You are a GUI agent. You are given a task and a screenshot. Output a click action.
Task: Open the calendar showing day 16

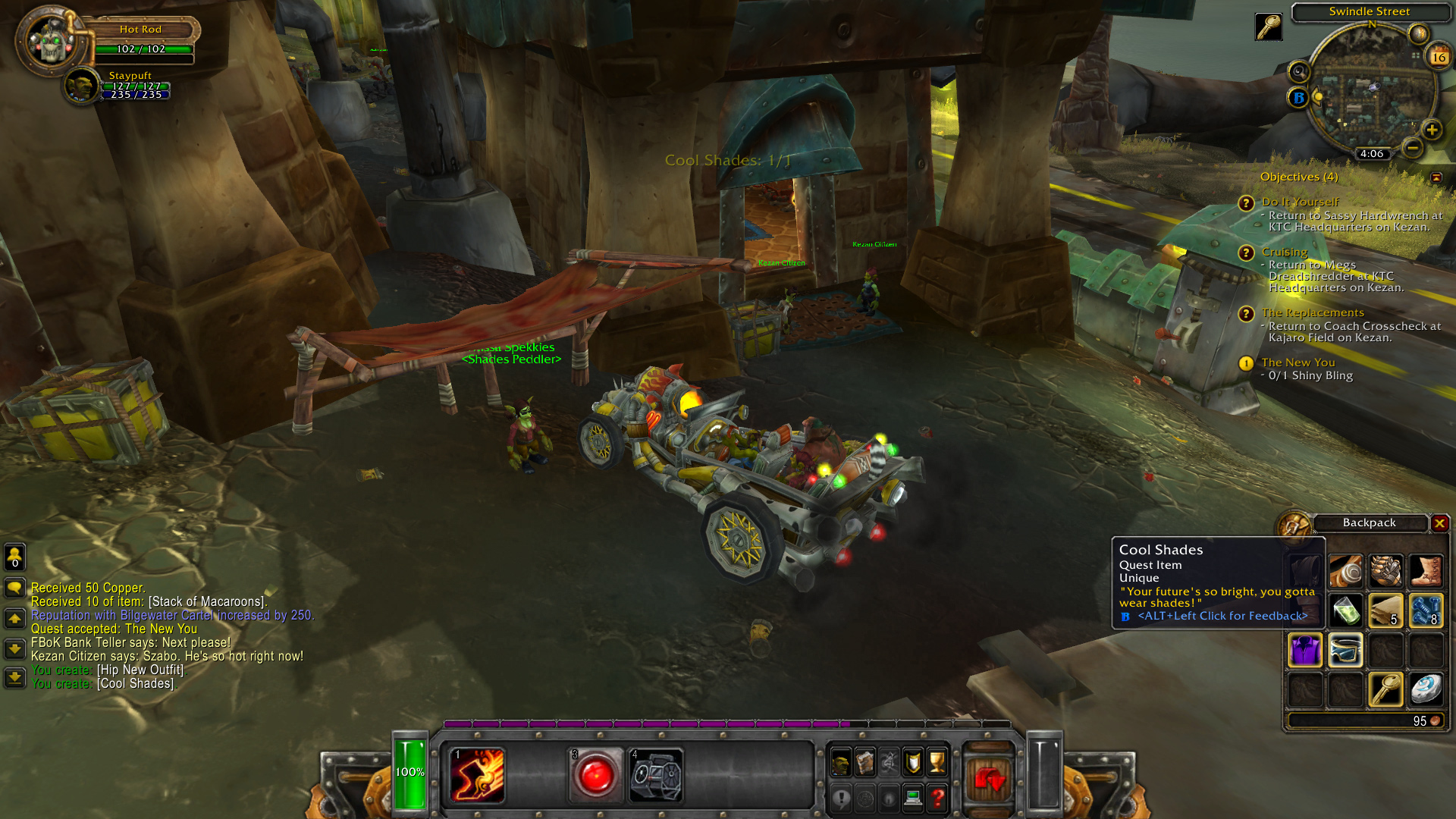(x=1439, y=57)
